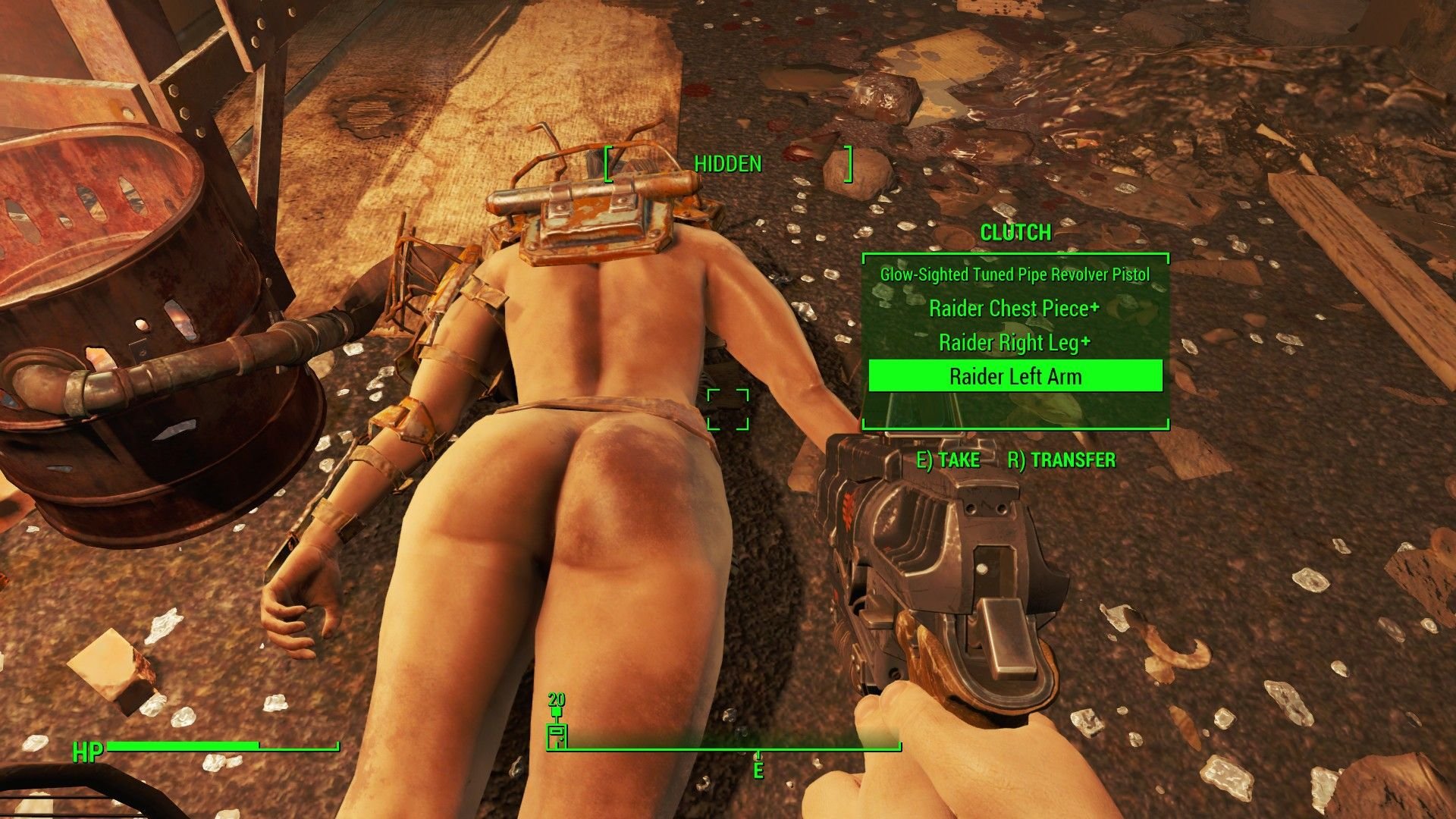Pick the Raider Right Leg entry
The width and height of the screenshot is (1456, 819).
coord(1015,343)
